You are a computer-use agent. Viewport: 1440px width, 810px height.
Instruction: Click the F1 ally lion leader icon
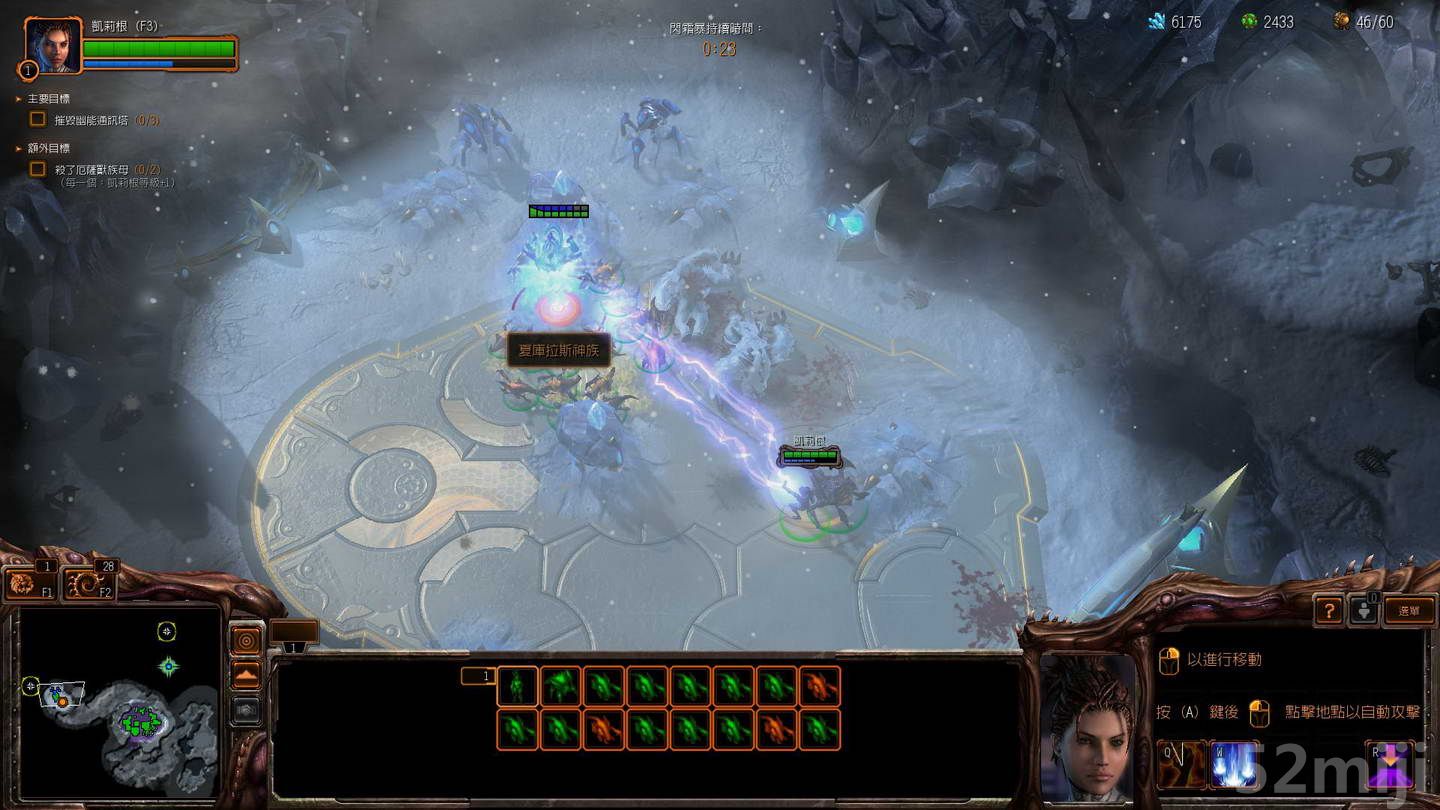click(27, 585)
